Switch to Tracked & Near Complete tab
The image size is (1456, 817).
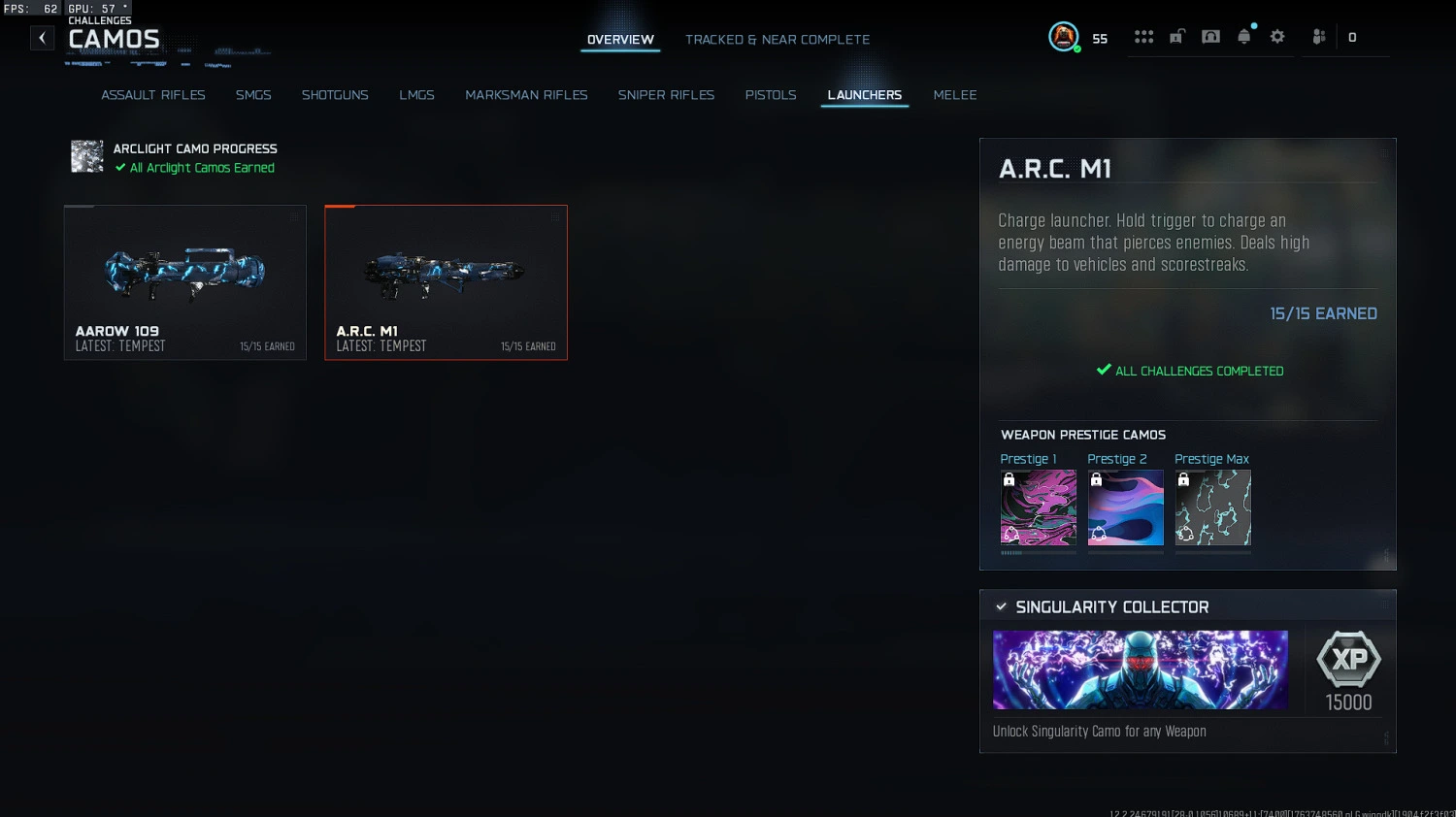pyautogui.click(x=777, y=40)
